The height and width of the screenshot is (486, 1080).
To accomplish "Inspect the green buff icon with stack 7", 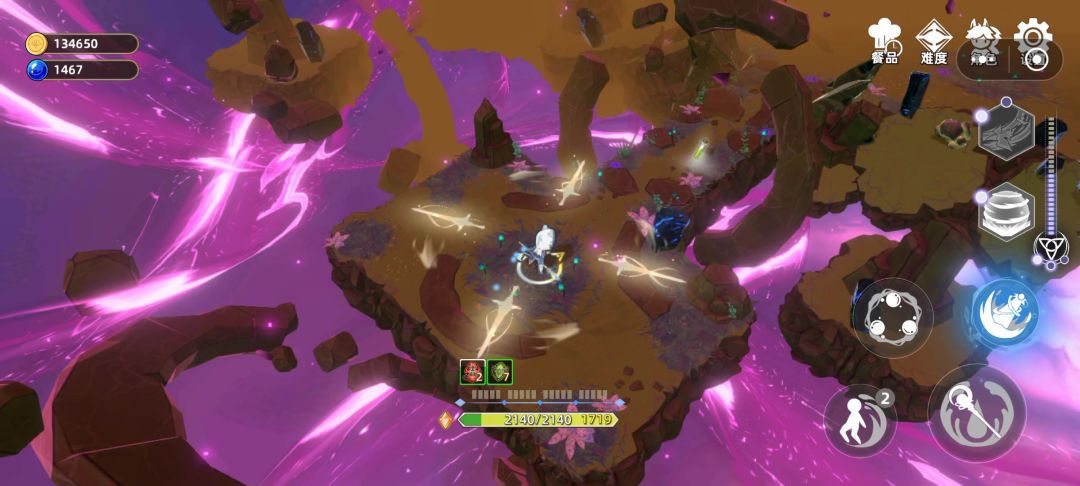I will coord(500,372).
